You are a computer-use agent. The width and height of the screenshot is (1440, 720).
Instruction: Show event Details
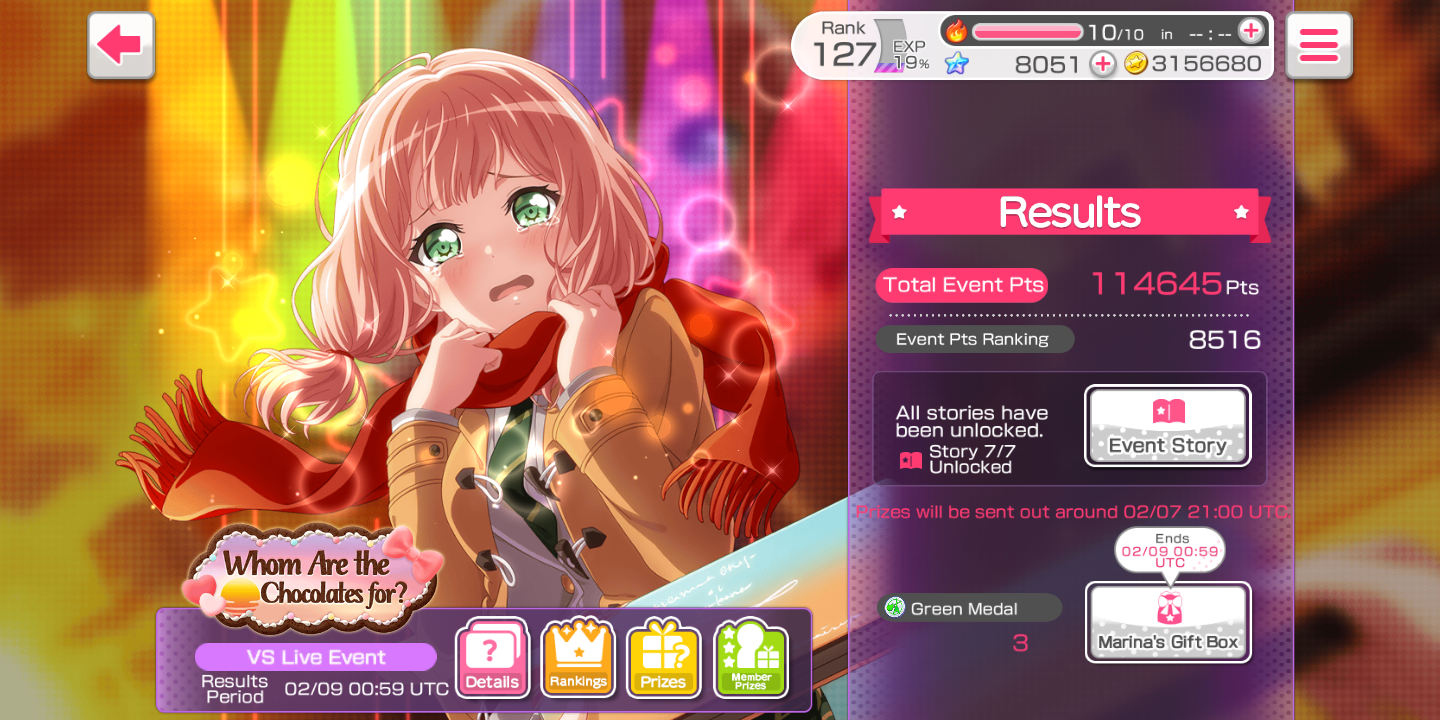[x=491, y=659]
